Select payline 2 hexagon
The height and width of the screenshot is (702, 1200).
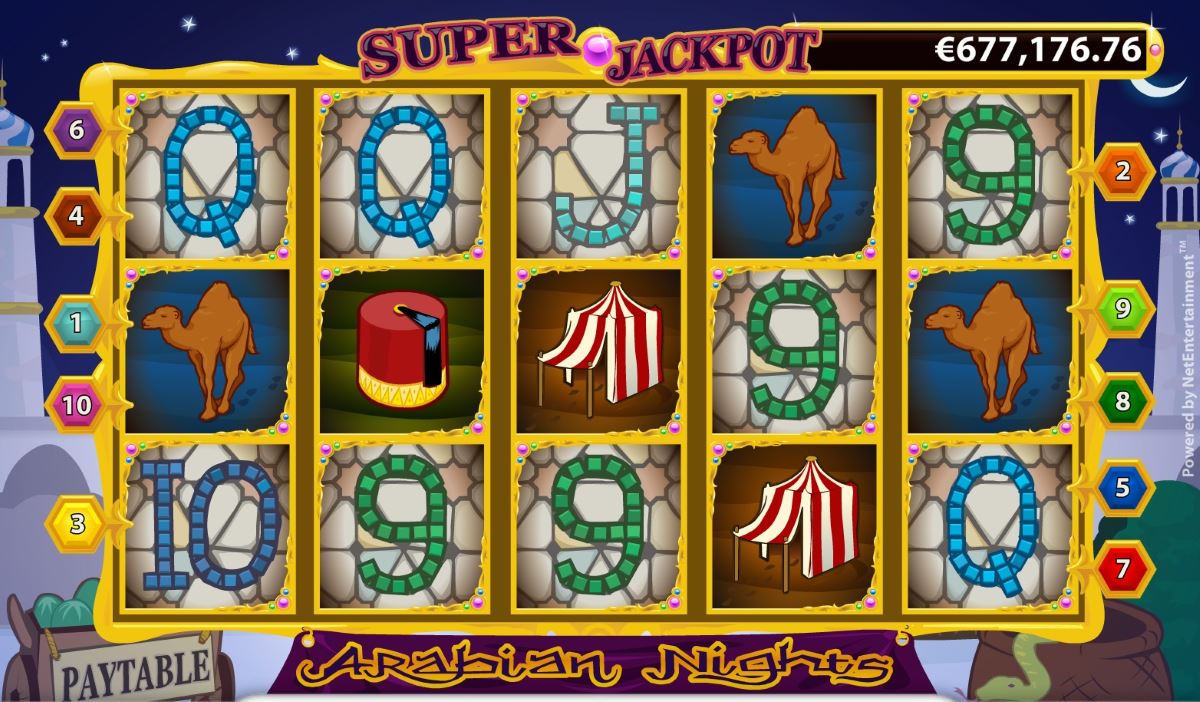[x=1123, y=171]
